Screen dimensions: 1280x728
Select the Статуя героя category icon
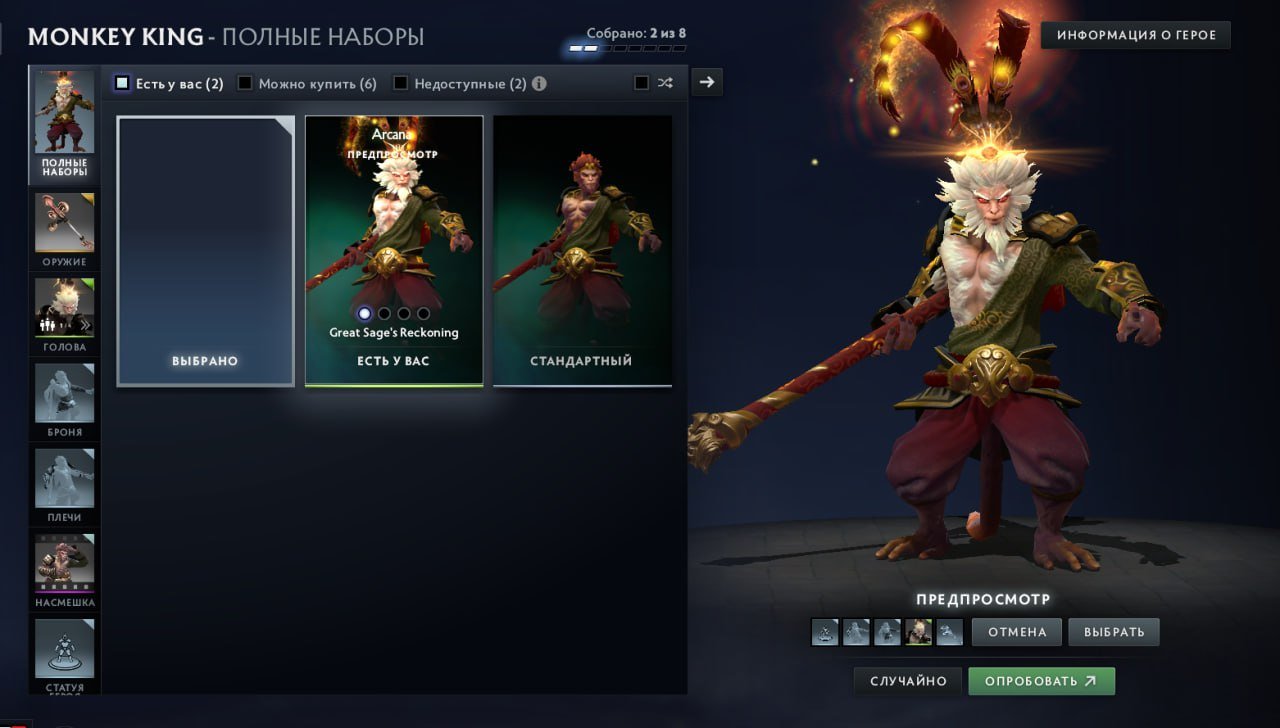click(64, 648)
